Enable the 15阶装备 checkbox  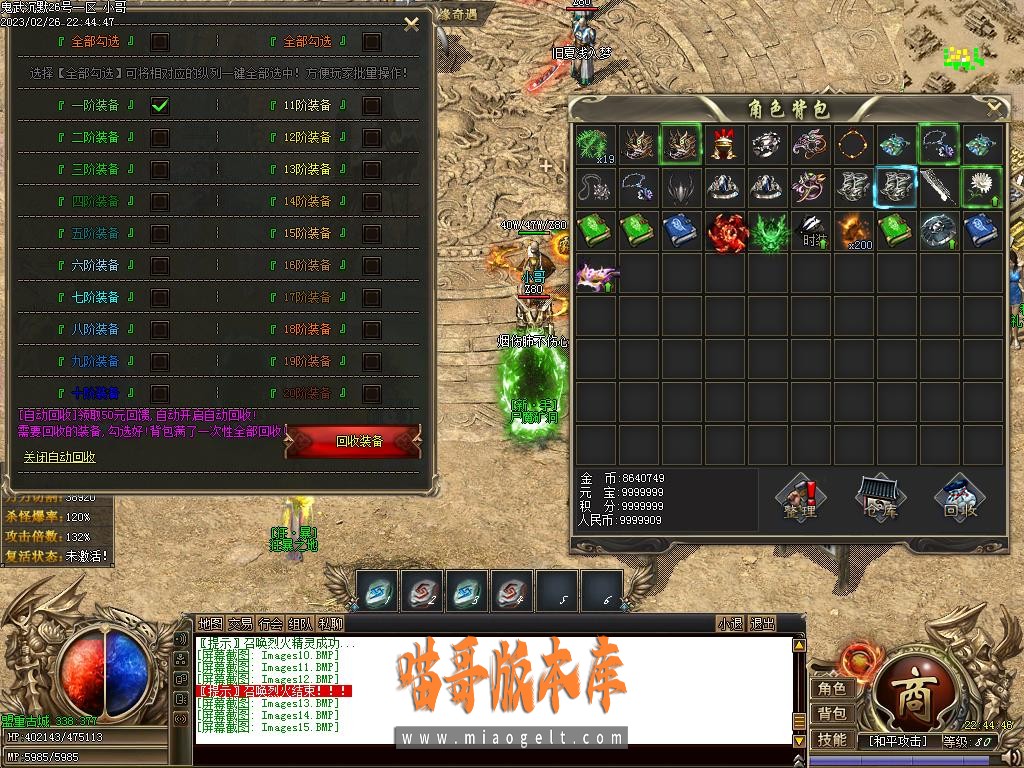tap(372, 233)
